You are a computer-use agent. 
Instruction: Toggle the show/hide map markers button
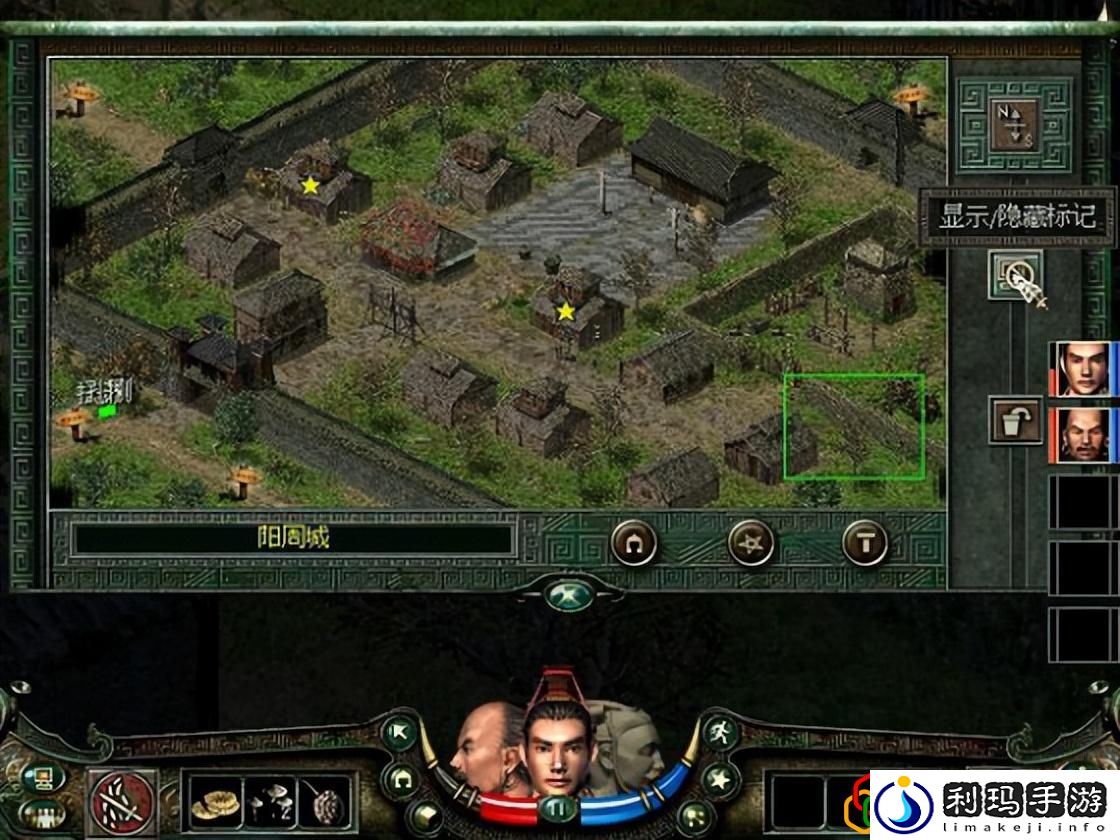point(1014,274)
